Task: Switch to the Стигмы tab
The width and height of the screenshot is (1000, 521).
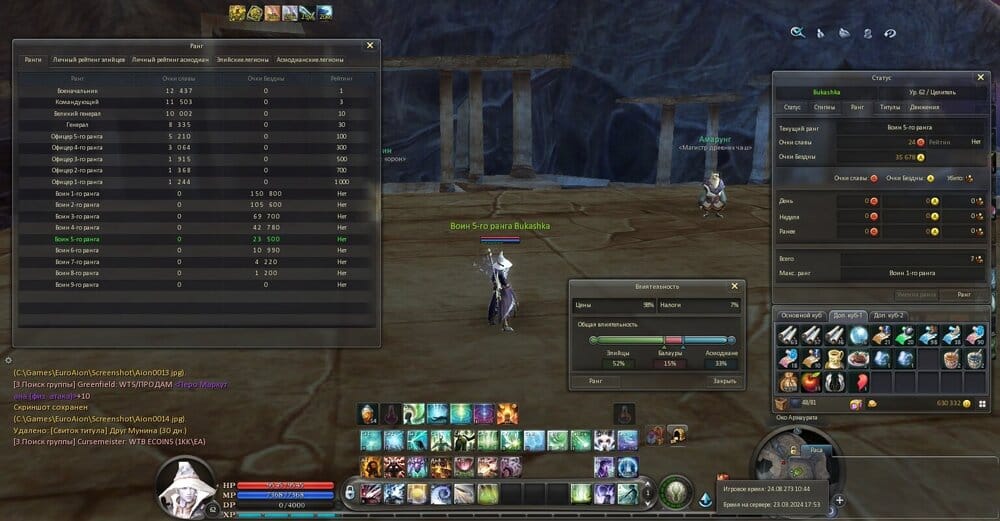Action: click(825, 107)
